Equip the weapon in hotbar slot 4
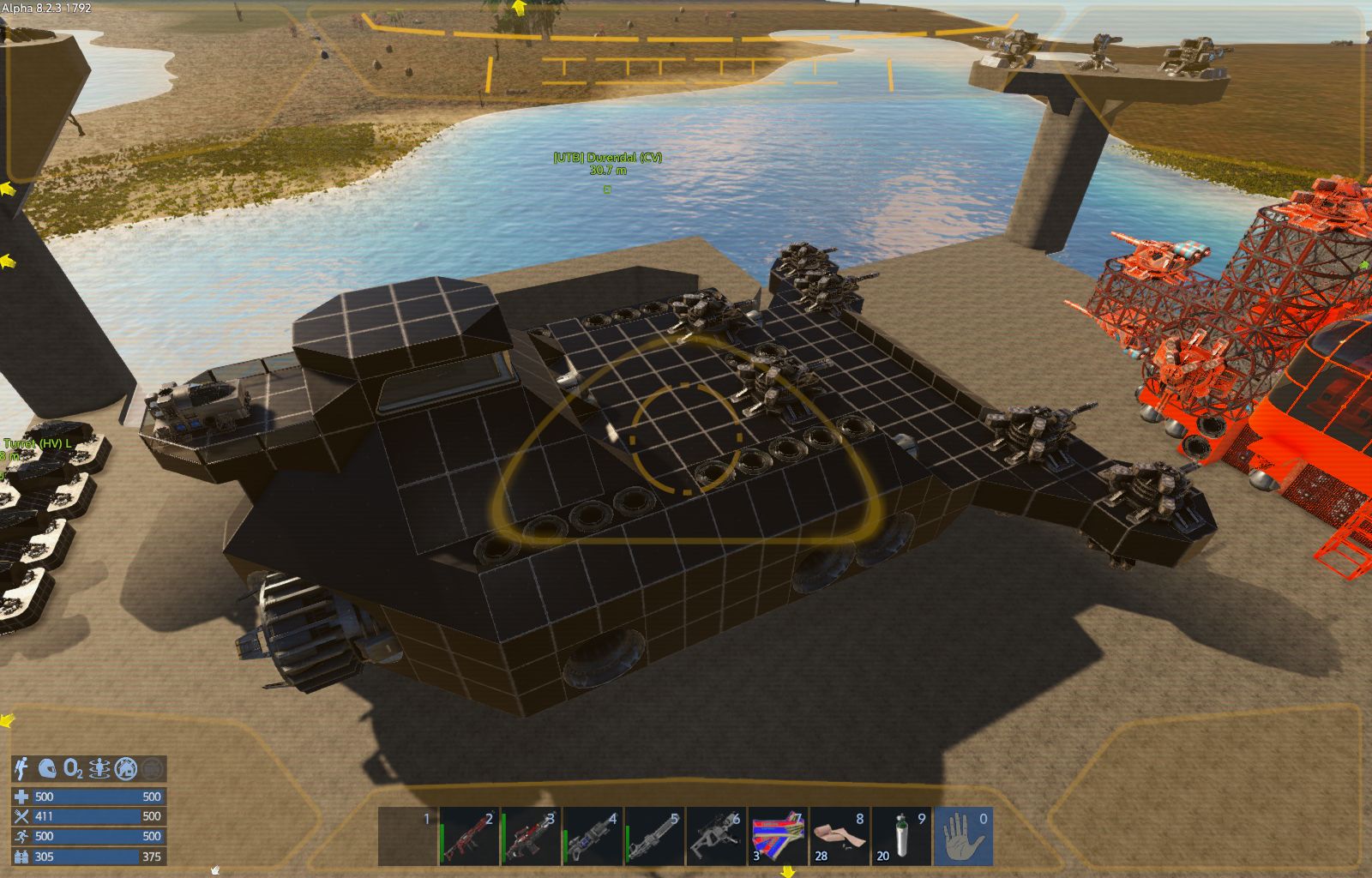Screen dimensions: 1372x878 click(593, 837)
